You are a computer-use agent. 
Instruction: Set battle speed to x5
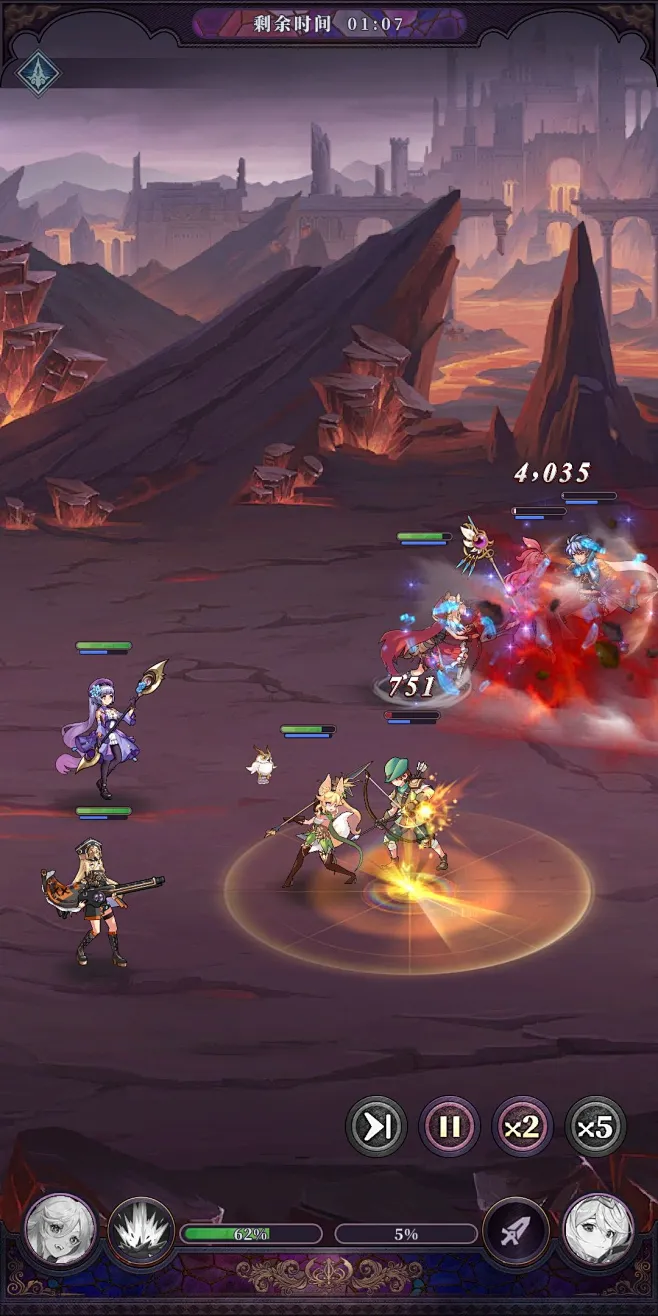click(595, 1127)
